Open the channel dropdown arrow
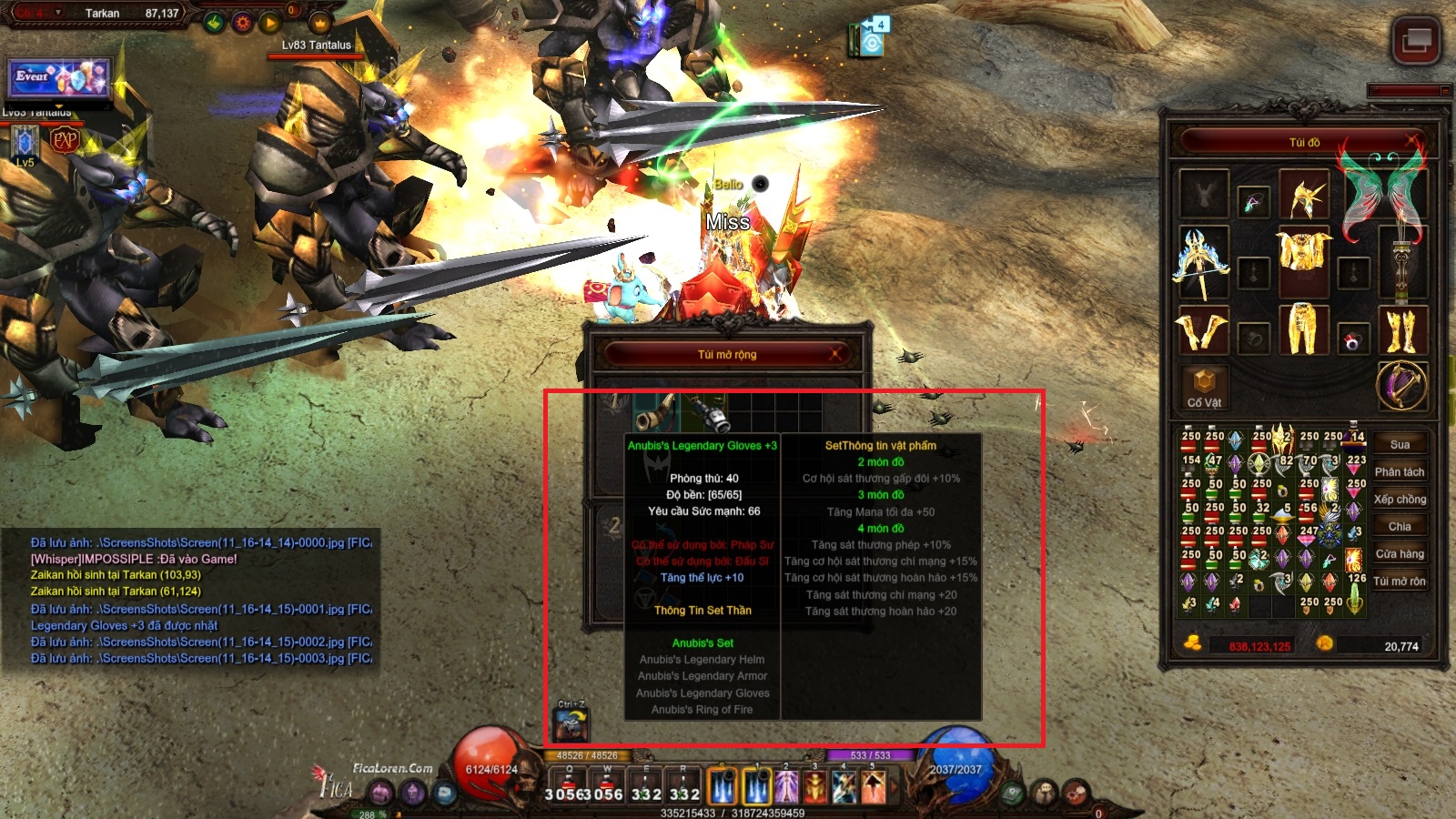The width and height of the screenshot is (1456, 819). pyautogui.click(x=58, y=13)
